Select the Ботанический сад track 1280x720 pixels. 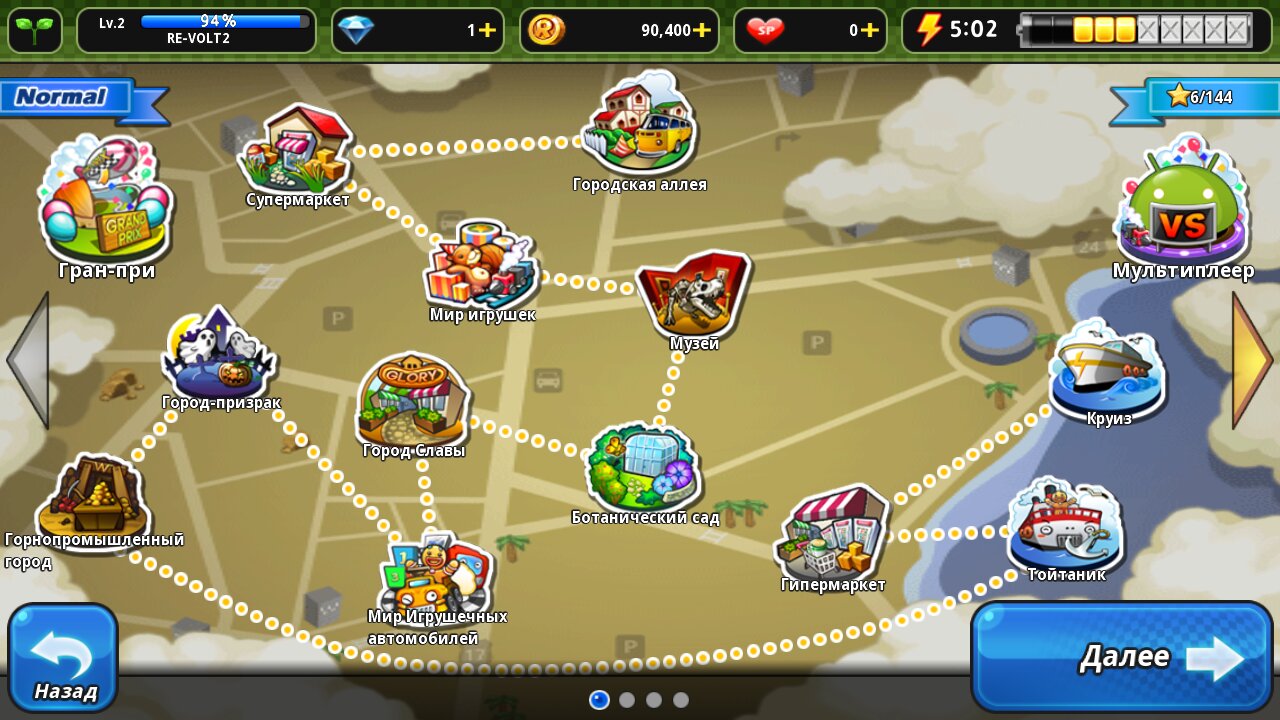[x=643, y=468]
